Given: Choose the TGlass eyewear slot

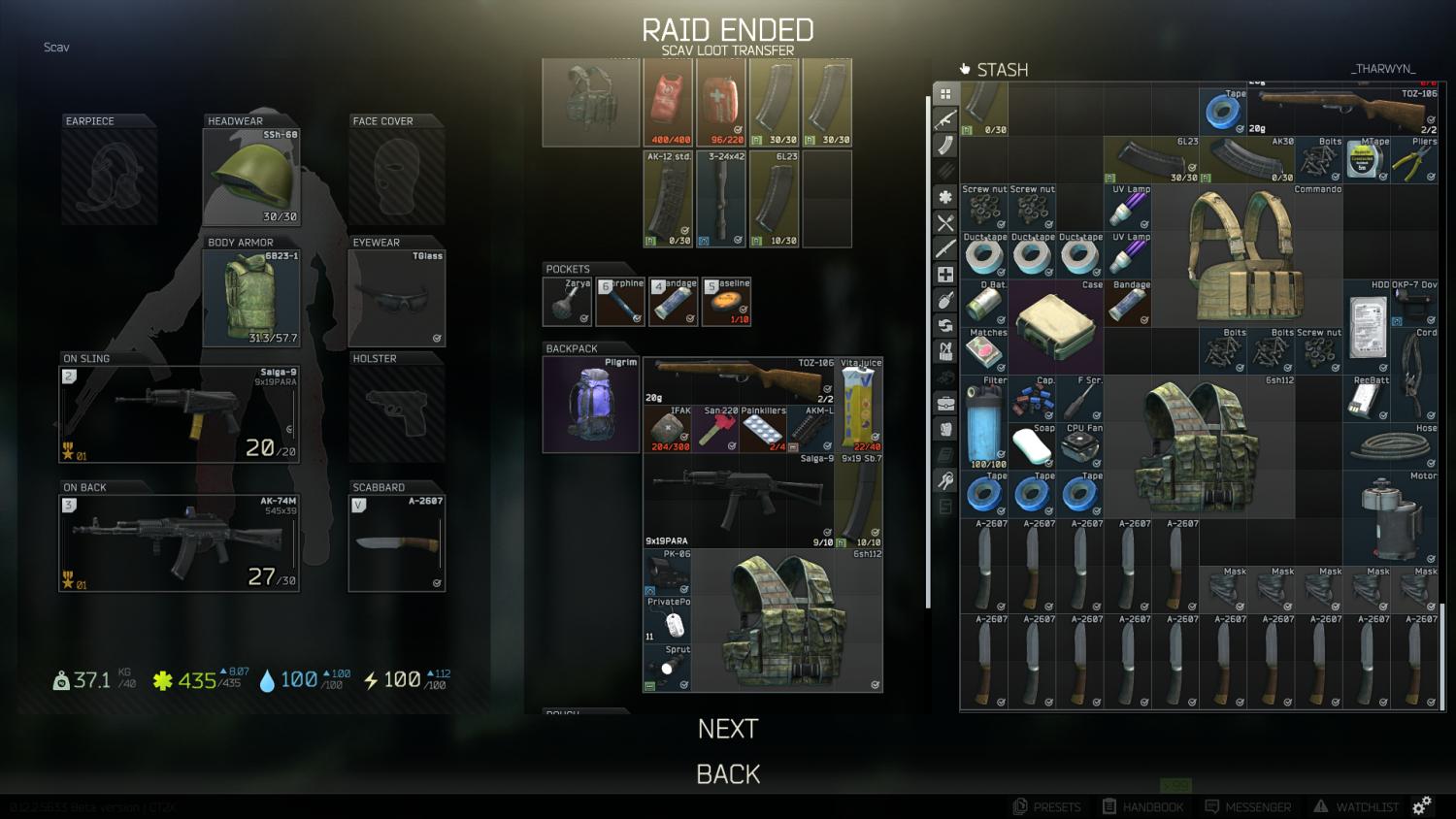Looking at the screenshot, I should pos(397,297).
